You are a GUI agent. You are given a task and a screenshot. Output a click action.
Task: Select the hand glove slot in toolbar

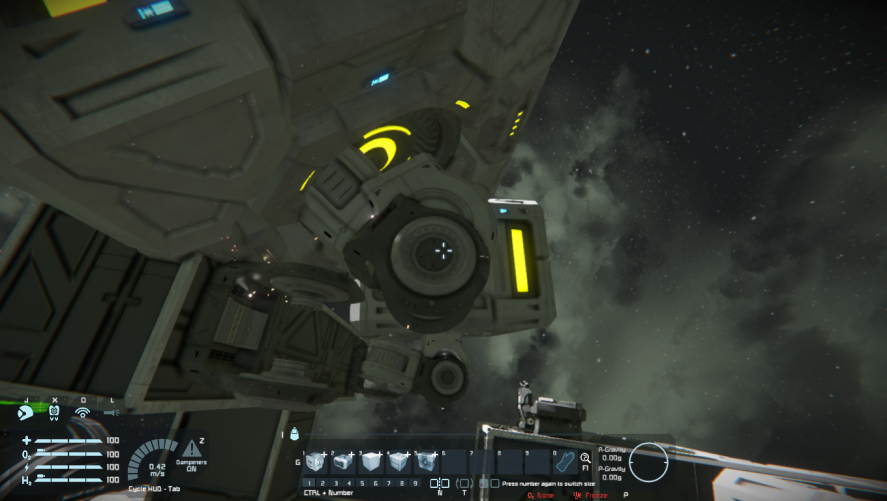pyautogui.click(x=564, y=462)
